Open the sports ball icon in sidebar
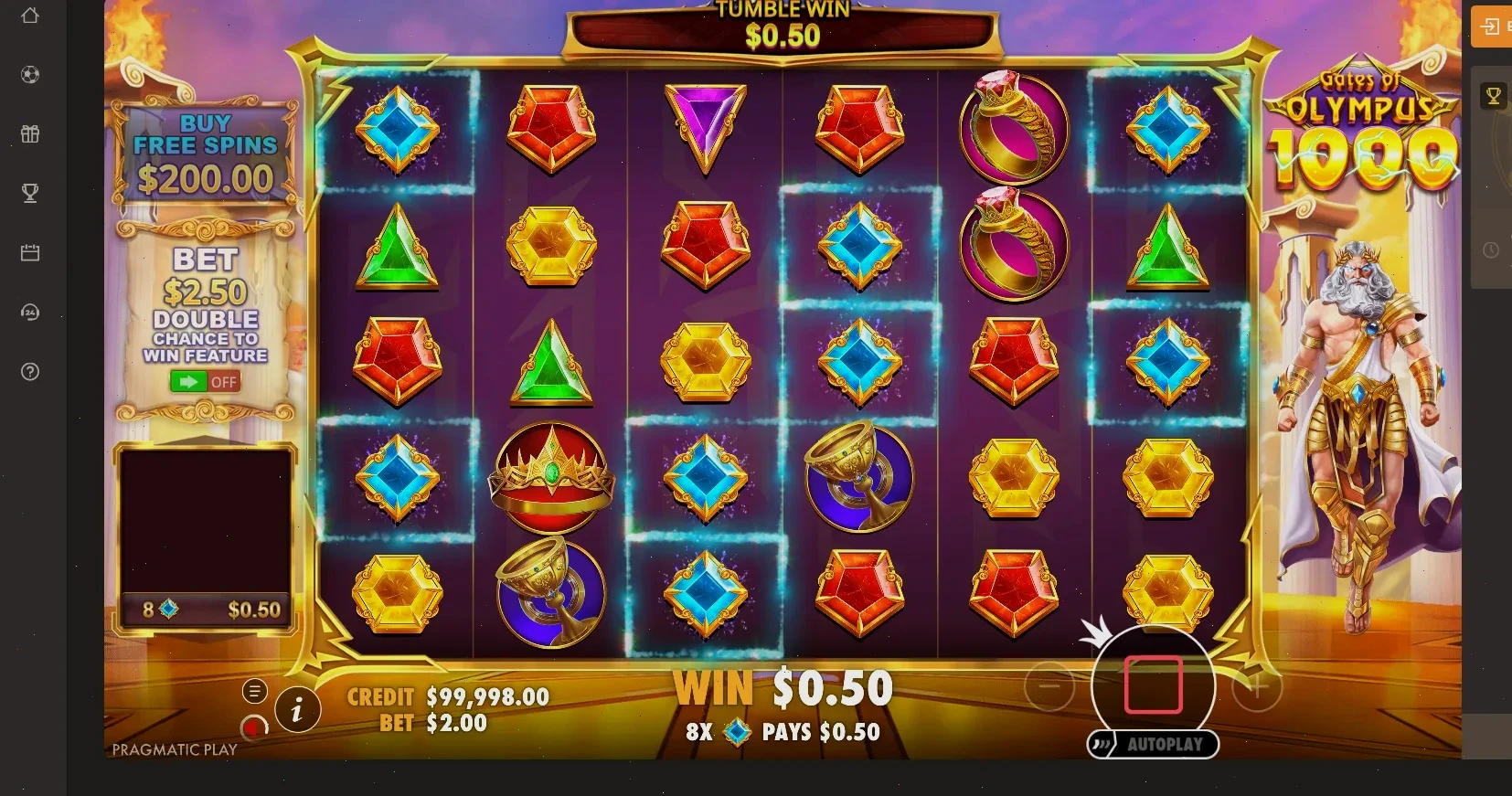Screen dimensions: 1512x796 coord(30,75)
